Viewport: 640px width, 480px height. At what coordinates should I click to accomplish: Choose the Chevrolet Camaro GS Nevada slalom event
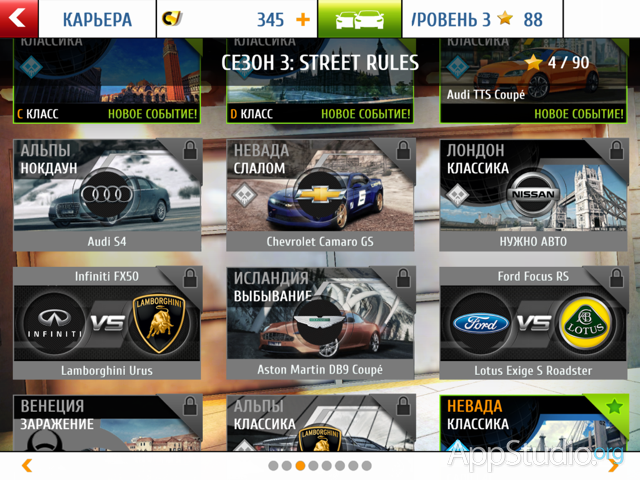pyautogui.click(x=320, y=195)
